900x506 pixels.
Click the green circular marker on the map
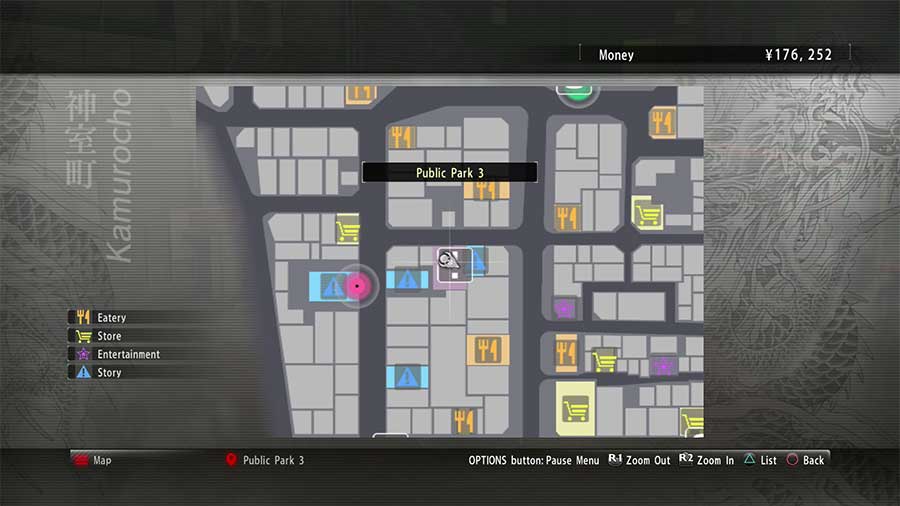point(575,91)
